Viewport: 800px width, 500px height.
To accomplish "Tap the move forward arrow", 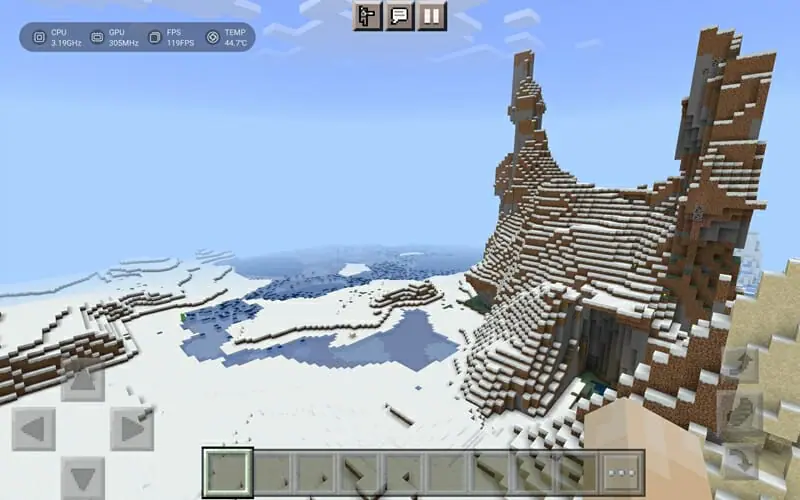I will pyautogui.click(x=83, y=381).
